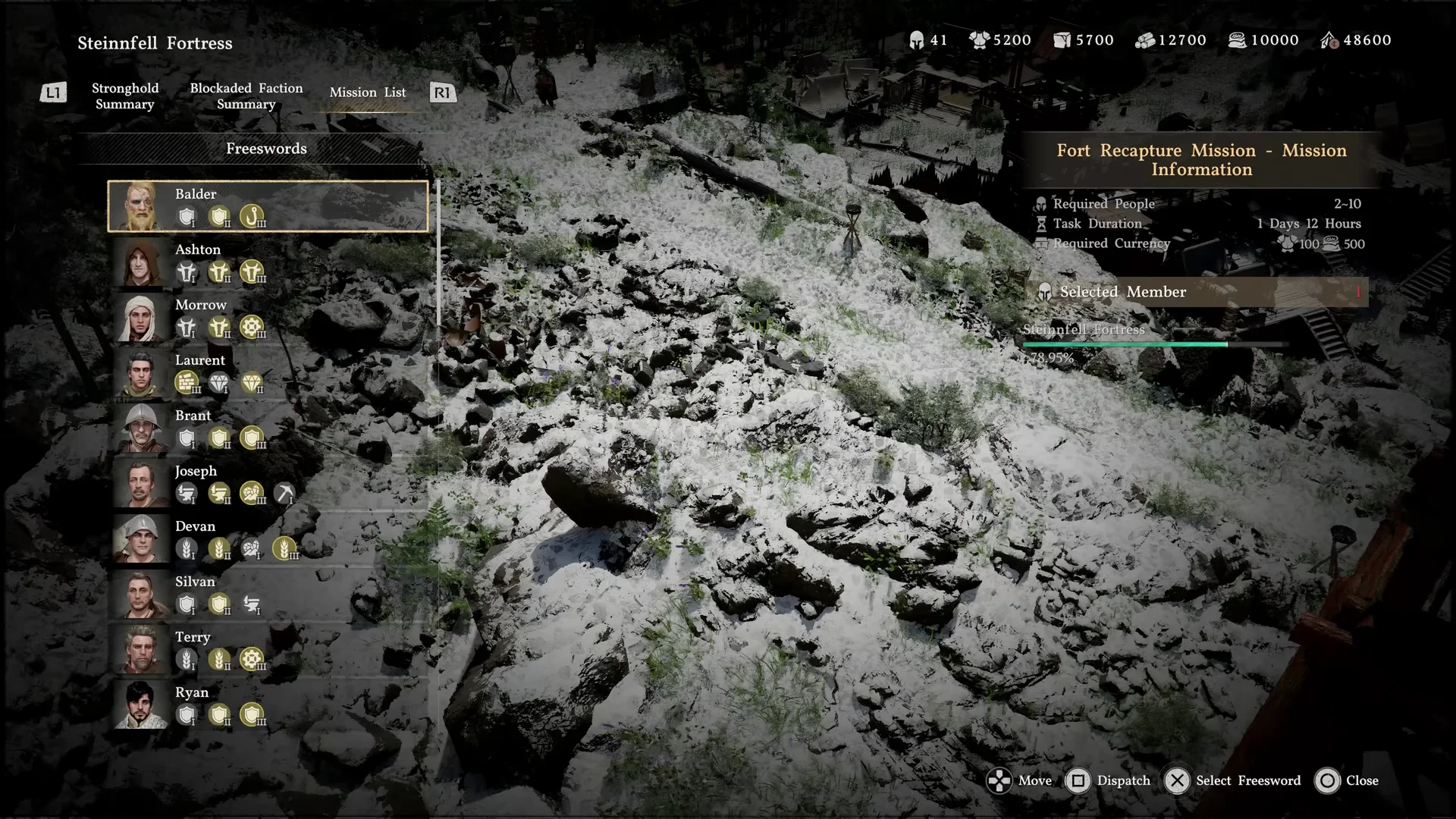
Task: Select Devan's row in the list
Action: [x=268, y=538]
